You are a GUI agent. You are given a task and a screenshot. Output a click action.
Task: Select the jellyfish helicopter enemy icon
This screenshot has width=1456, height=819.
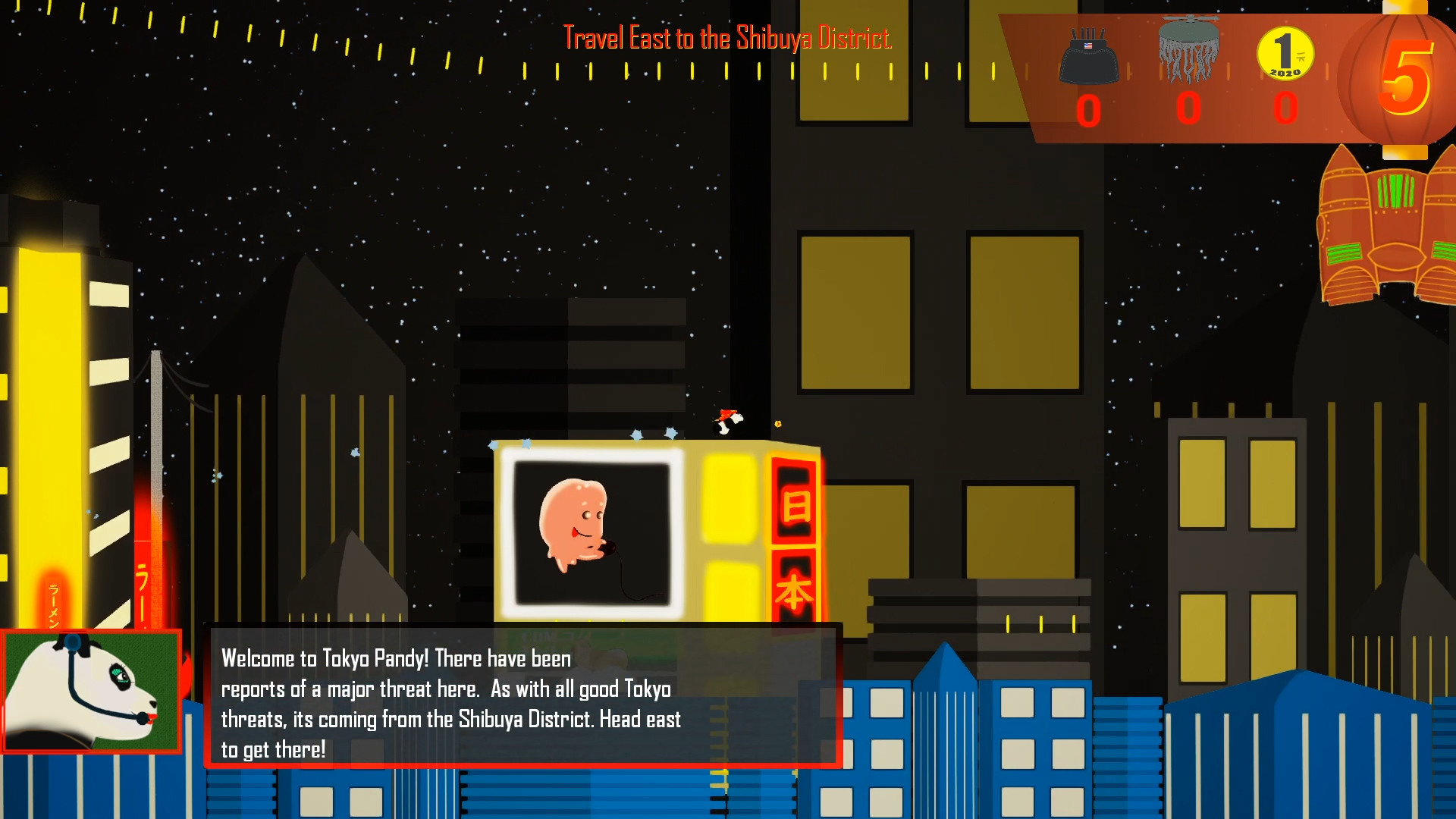1188,49
